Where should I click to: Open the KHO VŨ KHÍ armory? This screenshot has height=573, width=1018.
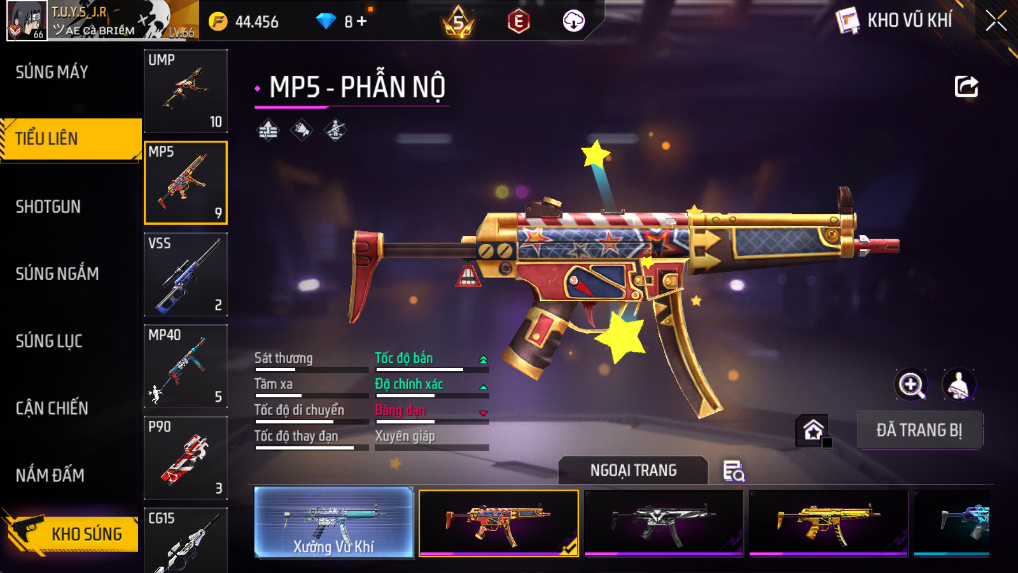pyautogui.click(x=895, y=20)
